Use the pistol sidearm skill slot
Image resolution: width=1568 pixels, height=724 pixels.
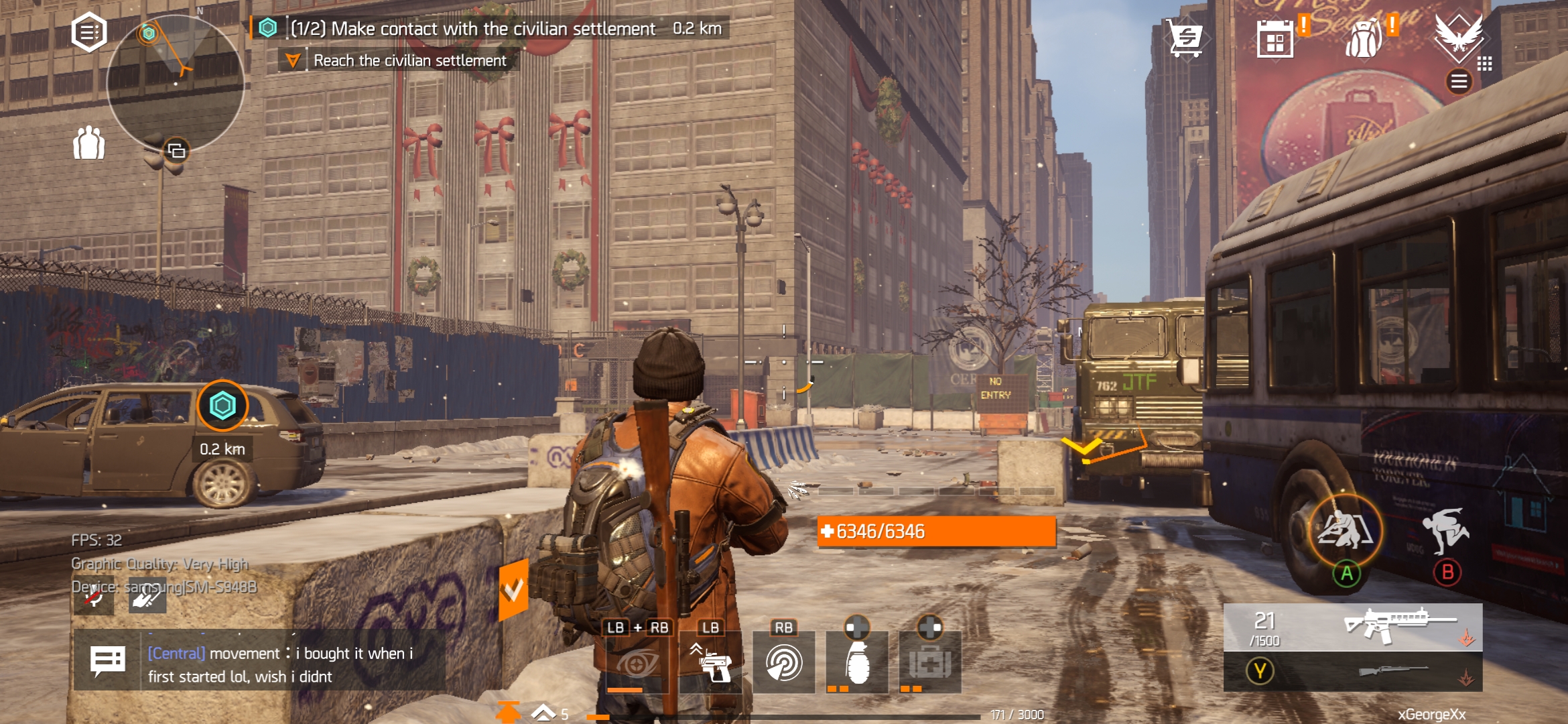[711, 663]
